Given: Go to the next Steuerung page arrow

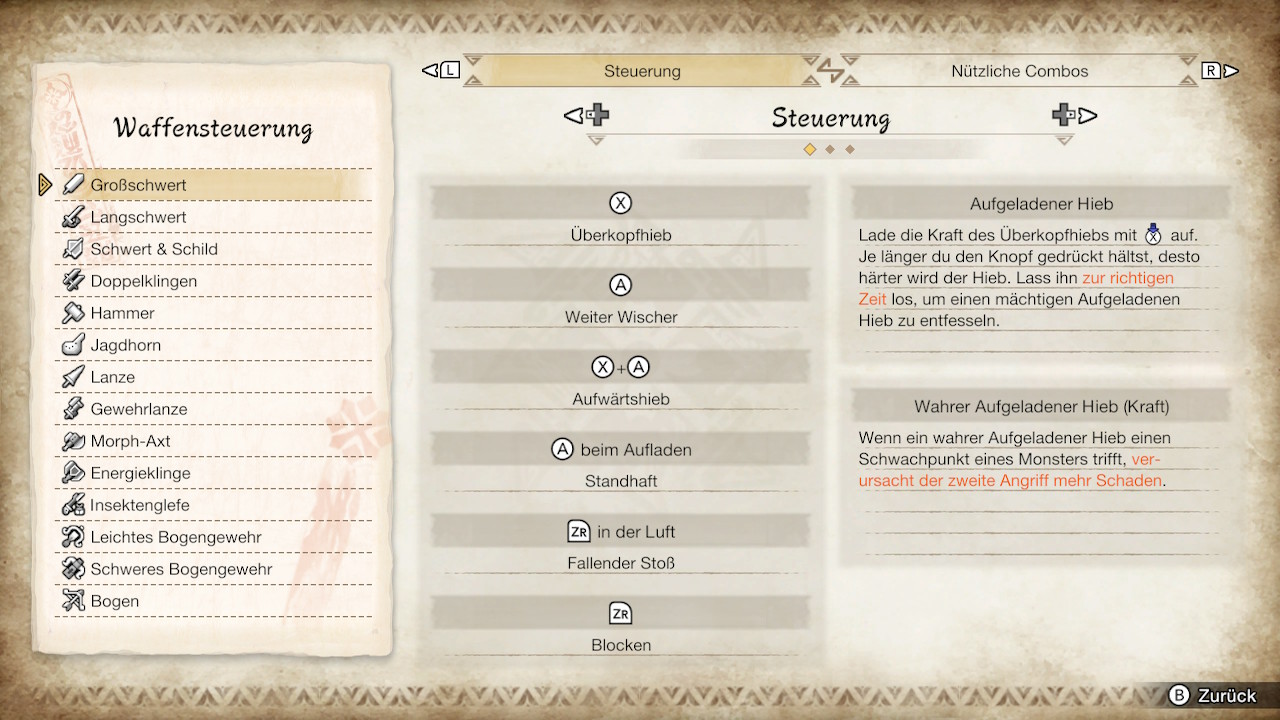Looking at the screenshot, I should click(x=1075, y=116).
